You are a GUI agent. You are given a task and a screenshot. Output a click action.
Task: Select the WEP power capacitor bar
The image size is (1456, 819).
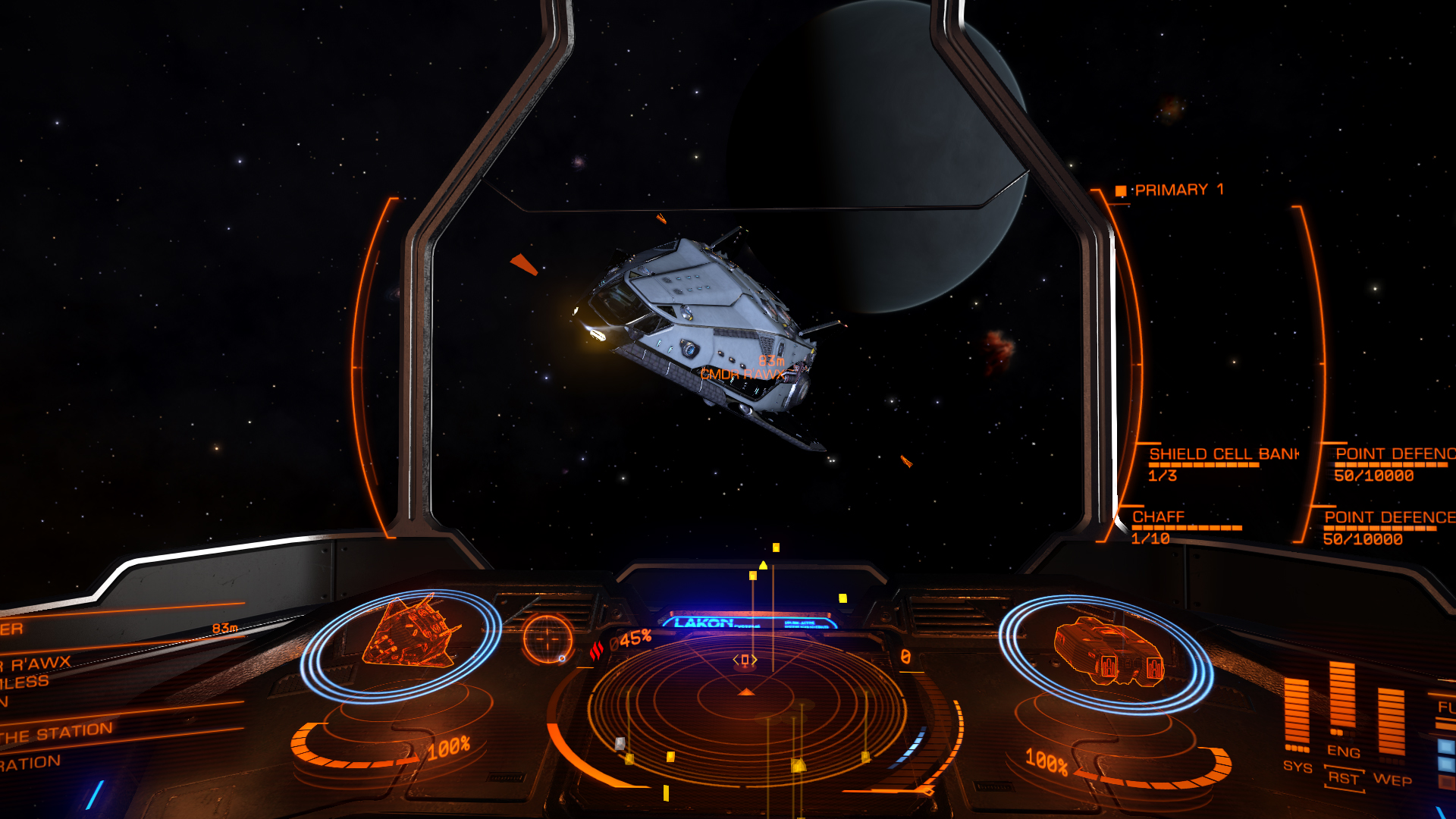[x=1391, y=722]
